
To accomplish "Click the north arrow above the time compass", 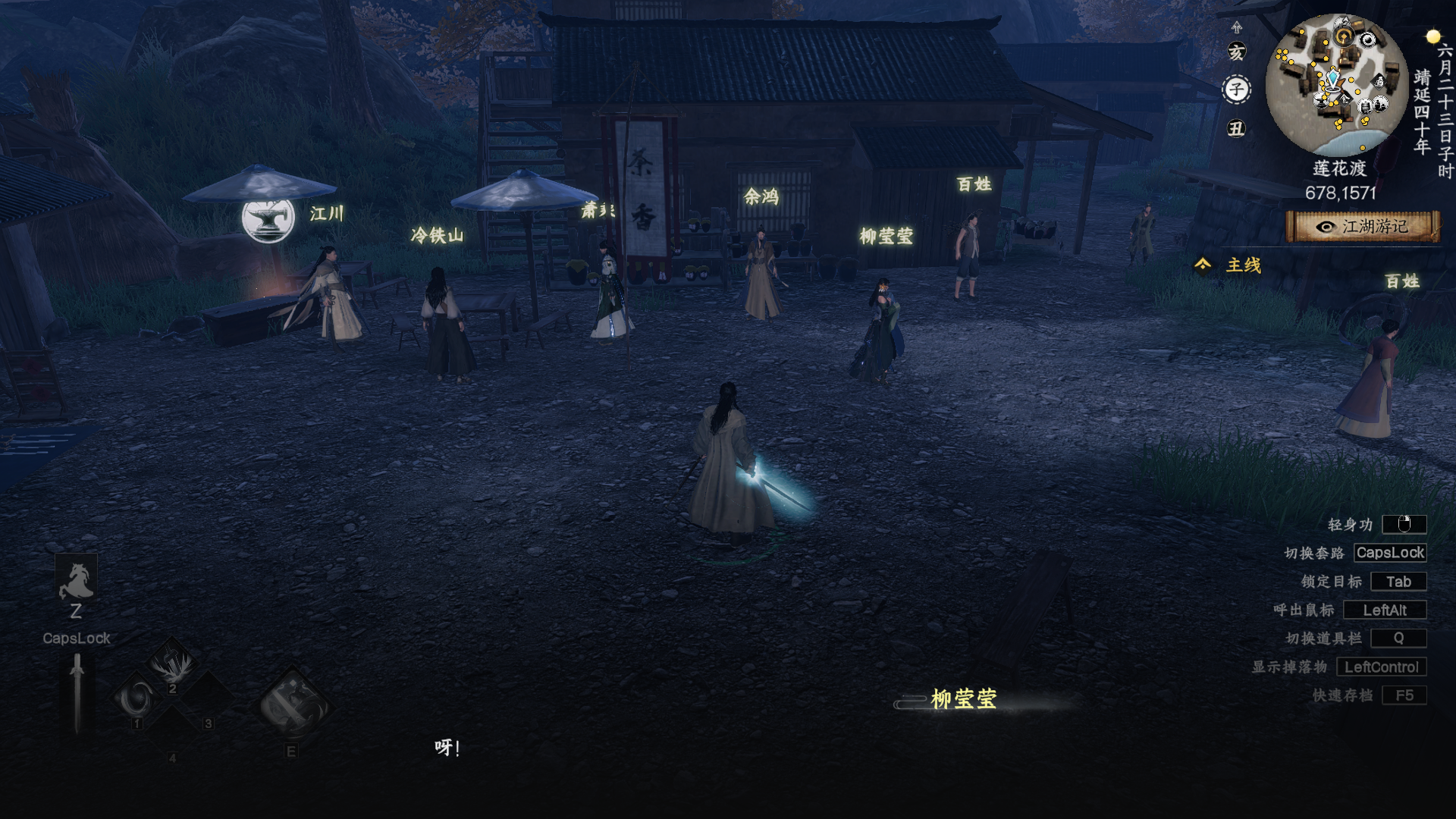I will click(1236, 29).
